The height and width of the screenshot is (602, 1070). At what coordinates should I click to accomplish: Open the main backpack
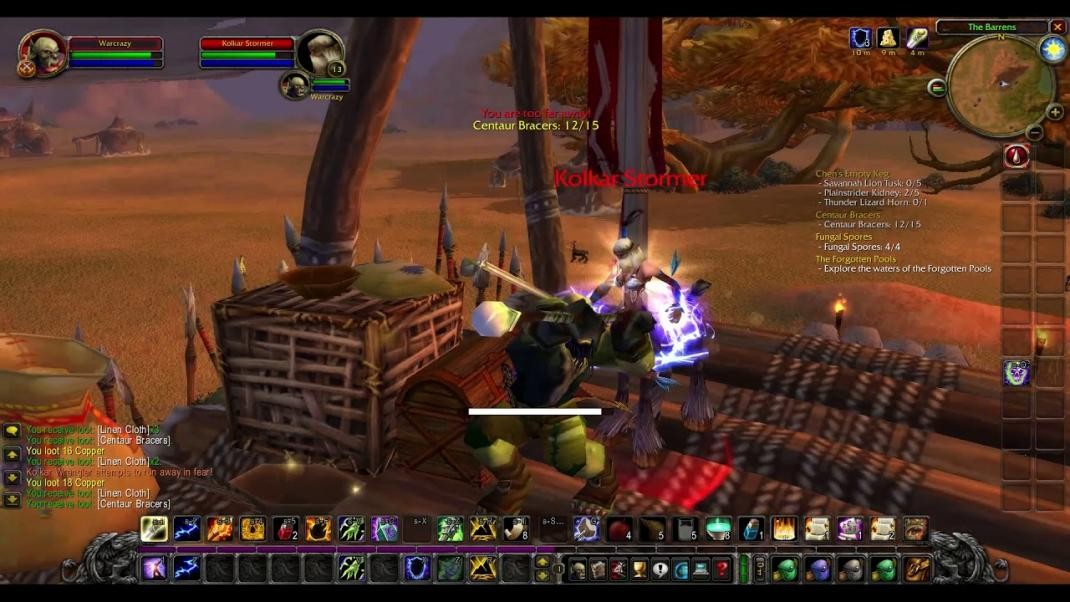917,569
